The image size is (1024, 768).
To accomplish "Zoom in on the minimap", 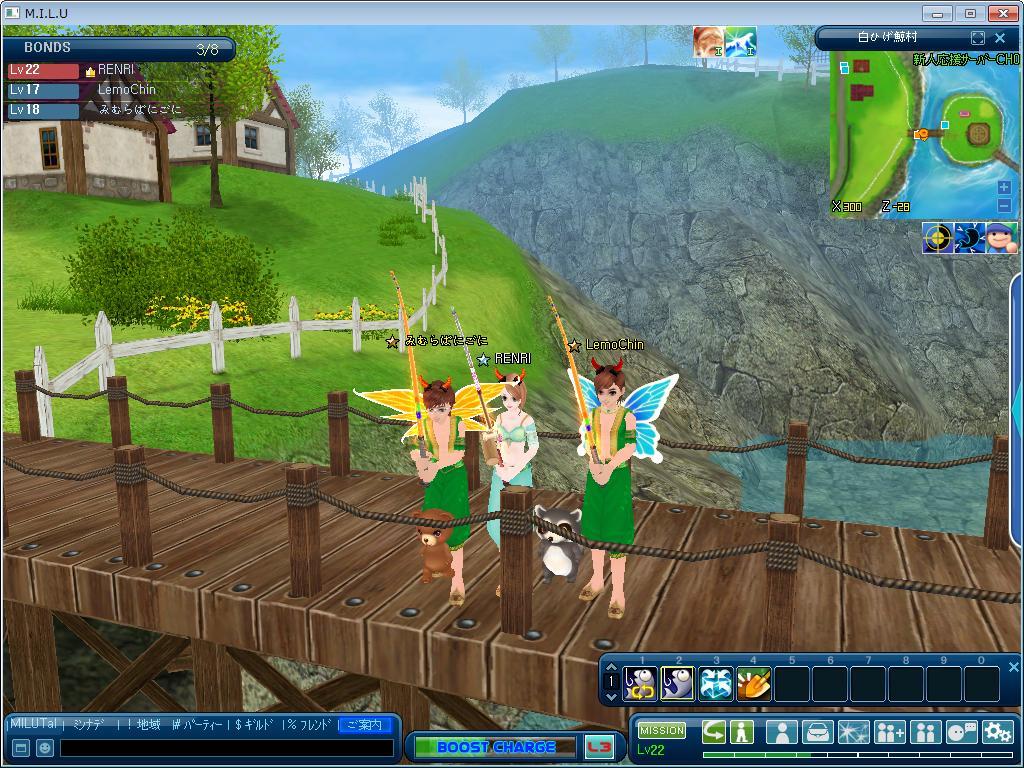I will click(x=1004, y=188).
